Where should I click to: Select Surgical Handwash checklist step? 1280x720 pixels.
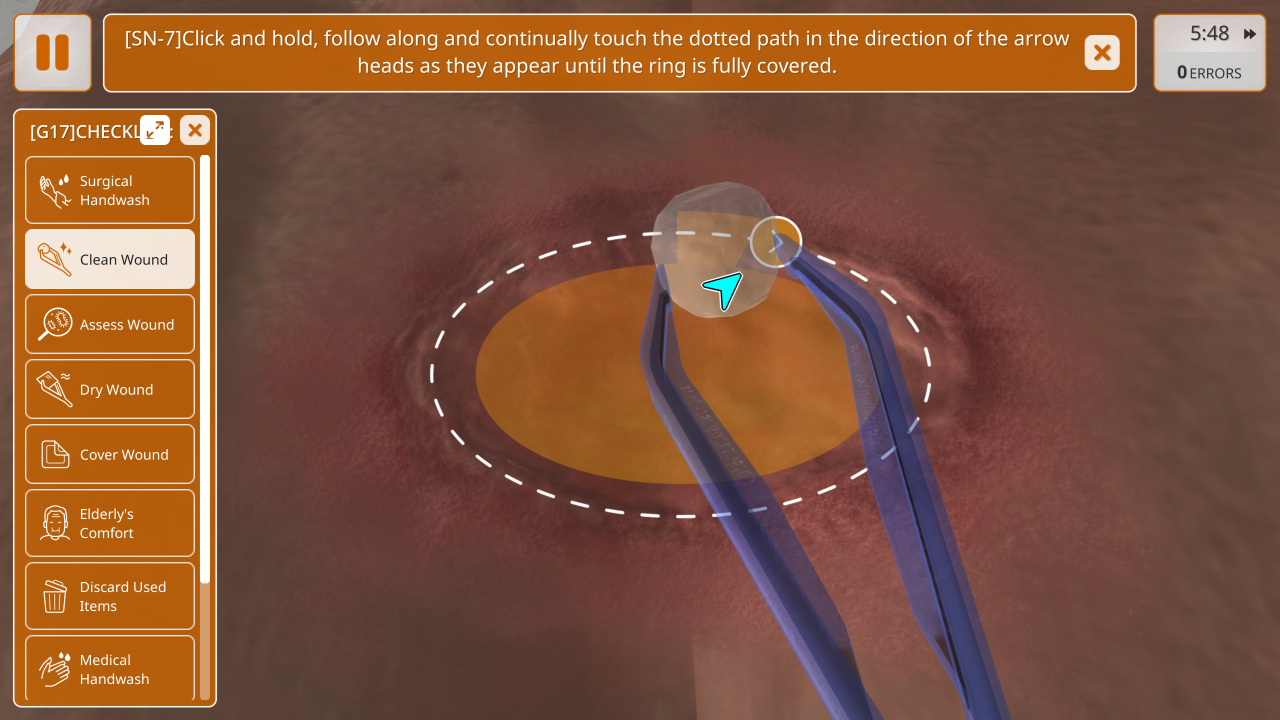click(110, 190)
